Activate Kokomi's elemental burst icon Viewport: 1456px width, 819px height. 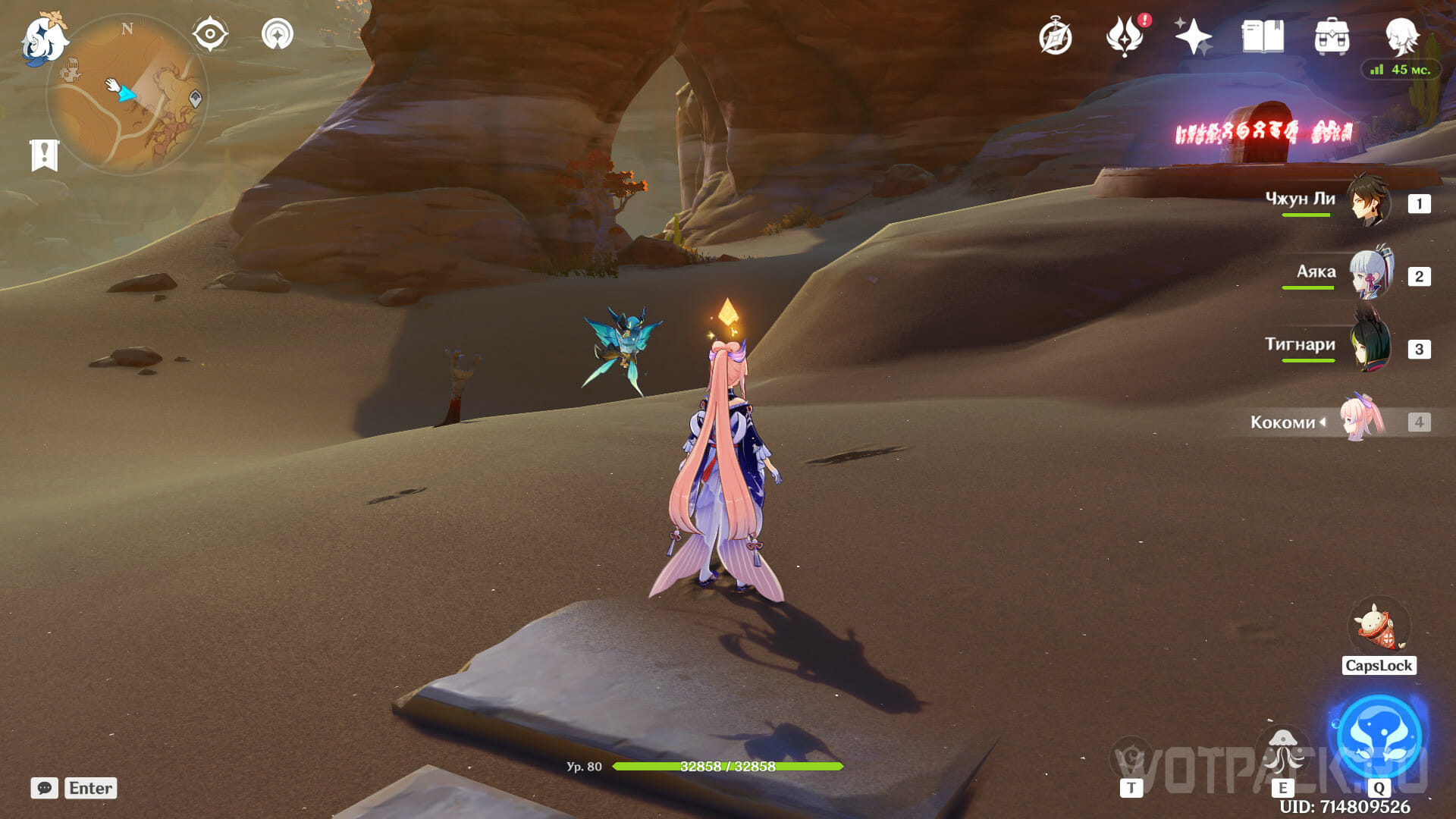point(1379,734)
